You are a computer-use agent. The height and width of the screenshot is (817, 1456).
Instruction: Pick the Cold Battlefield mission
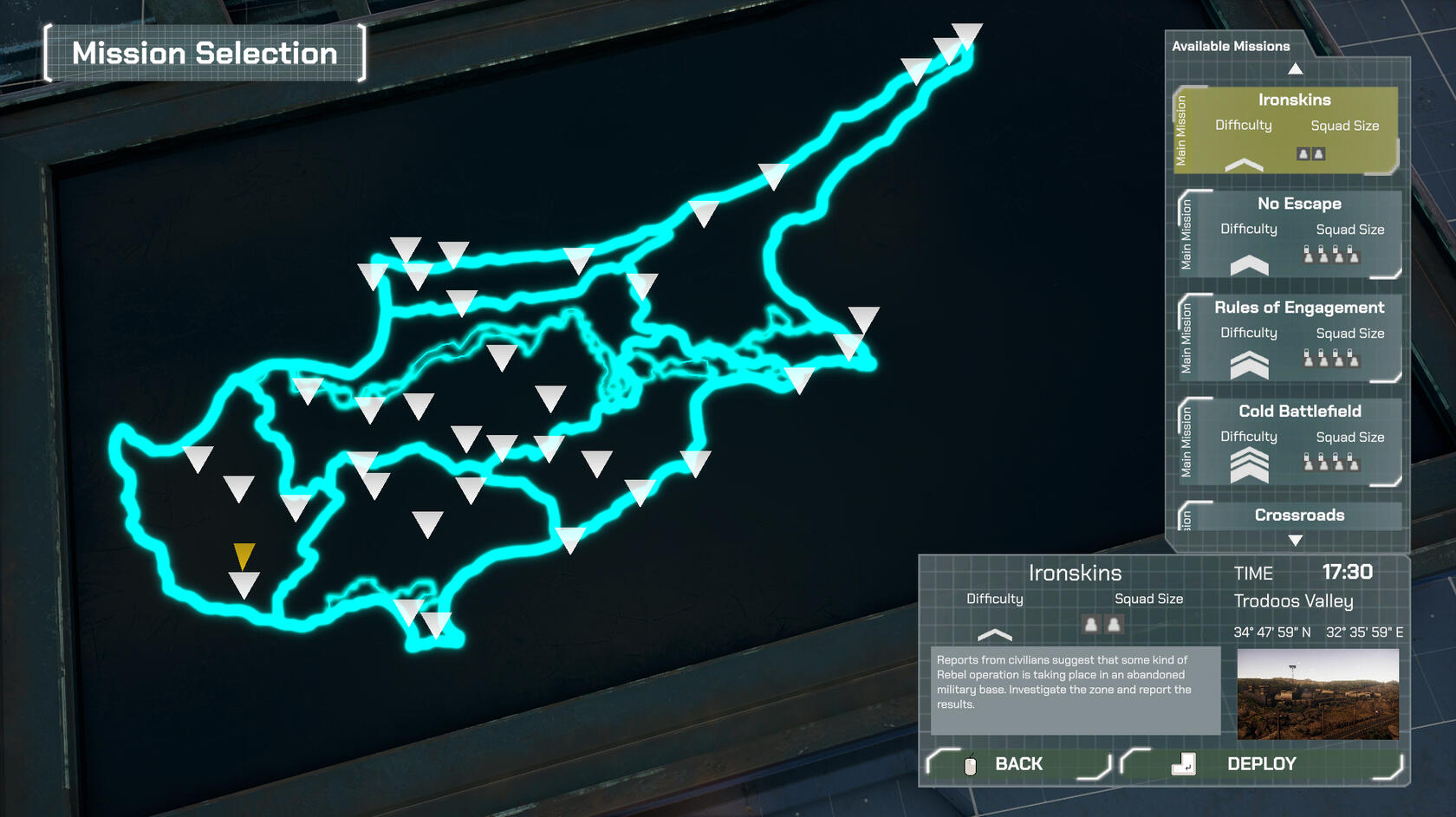(1291, 442)
